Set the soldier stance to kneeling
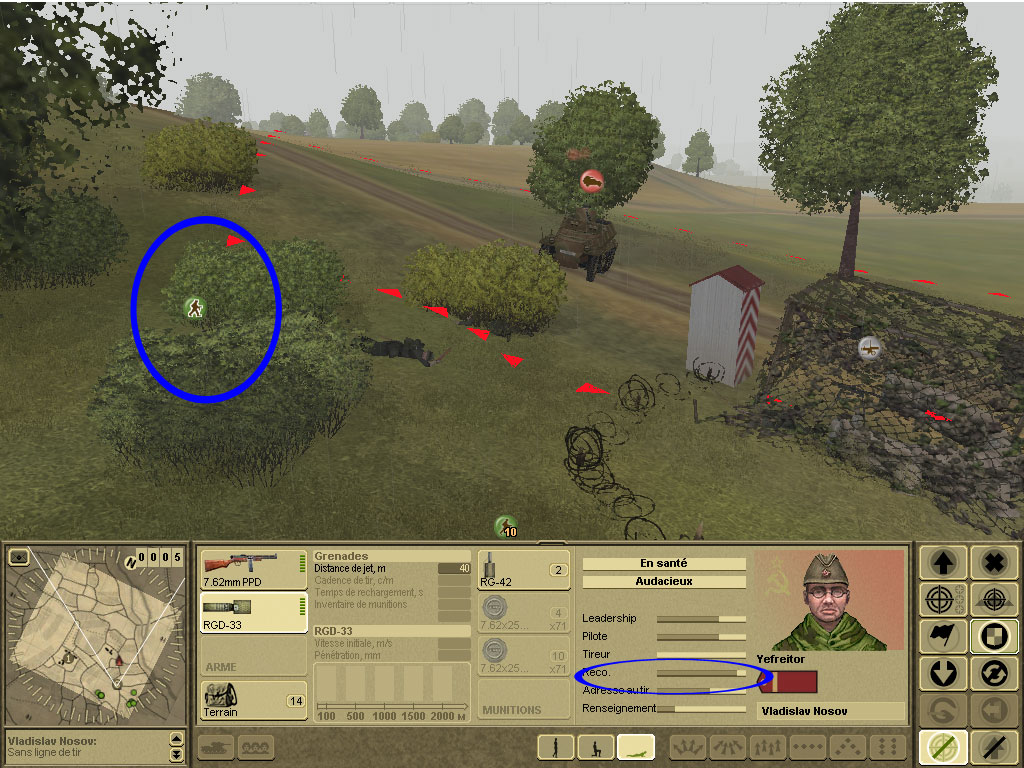This screenshot has width=1024, height=768. [x=597, y=746]
